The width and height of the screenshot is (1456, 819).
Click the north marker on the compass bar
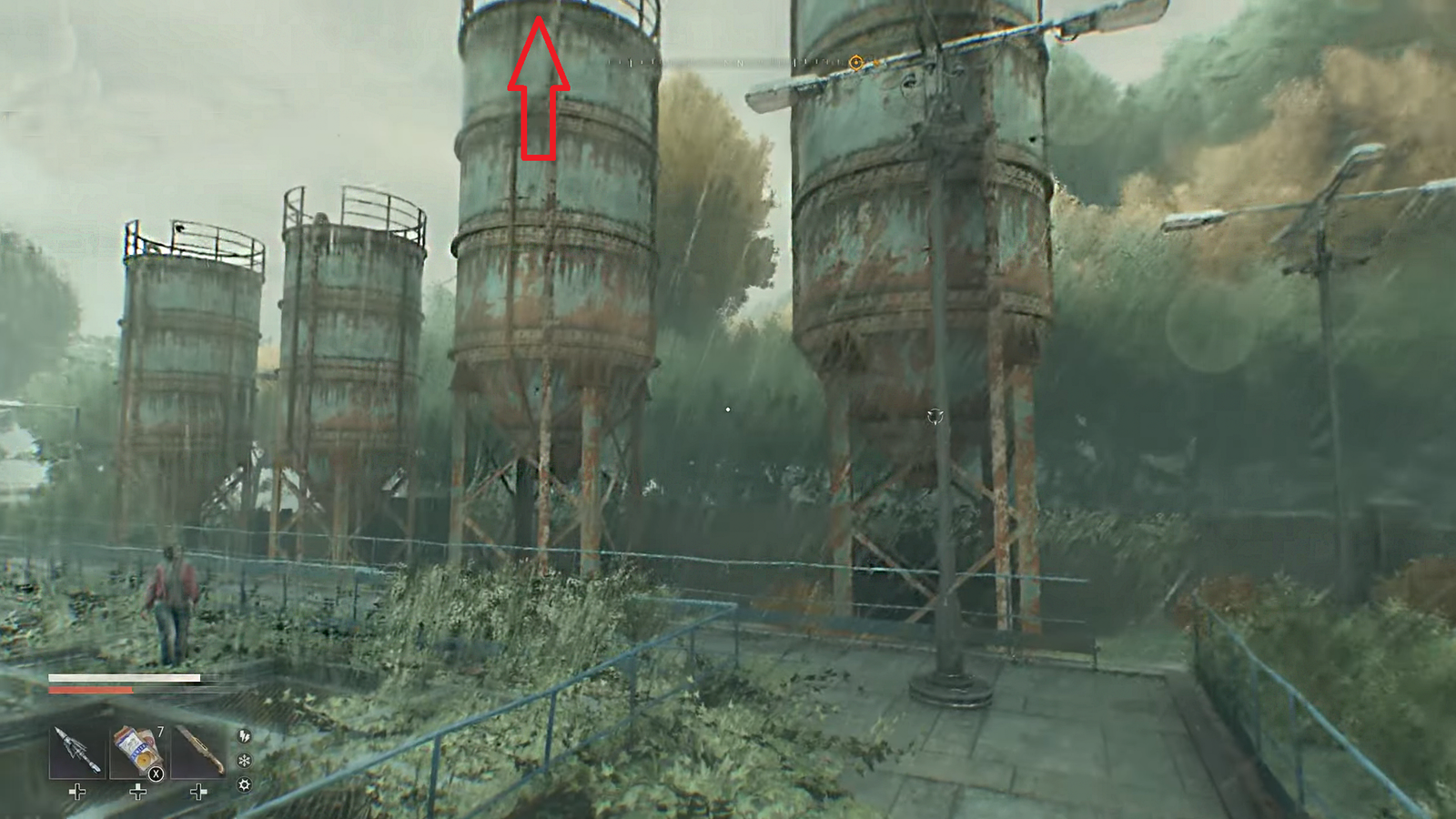click(x=739, y=63)
